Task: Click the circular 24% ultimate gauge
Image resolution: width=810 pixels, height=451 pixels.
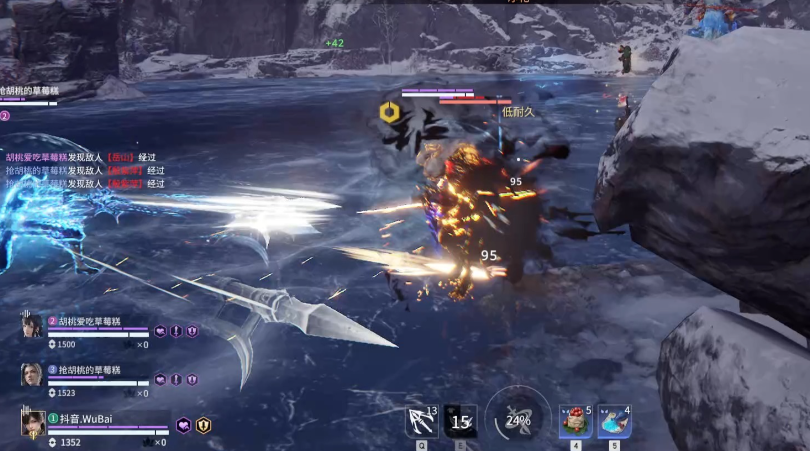Action: (x=518, y=419)
